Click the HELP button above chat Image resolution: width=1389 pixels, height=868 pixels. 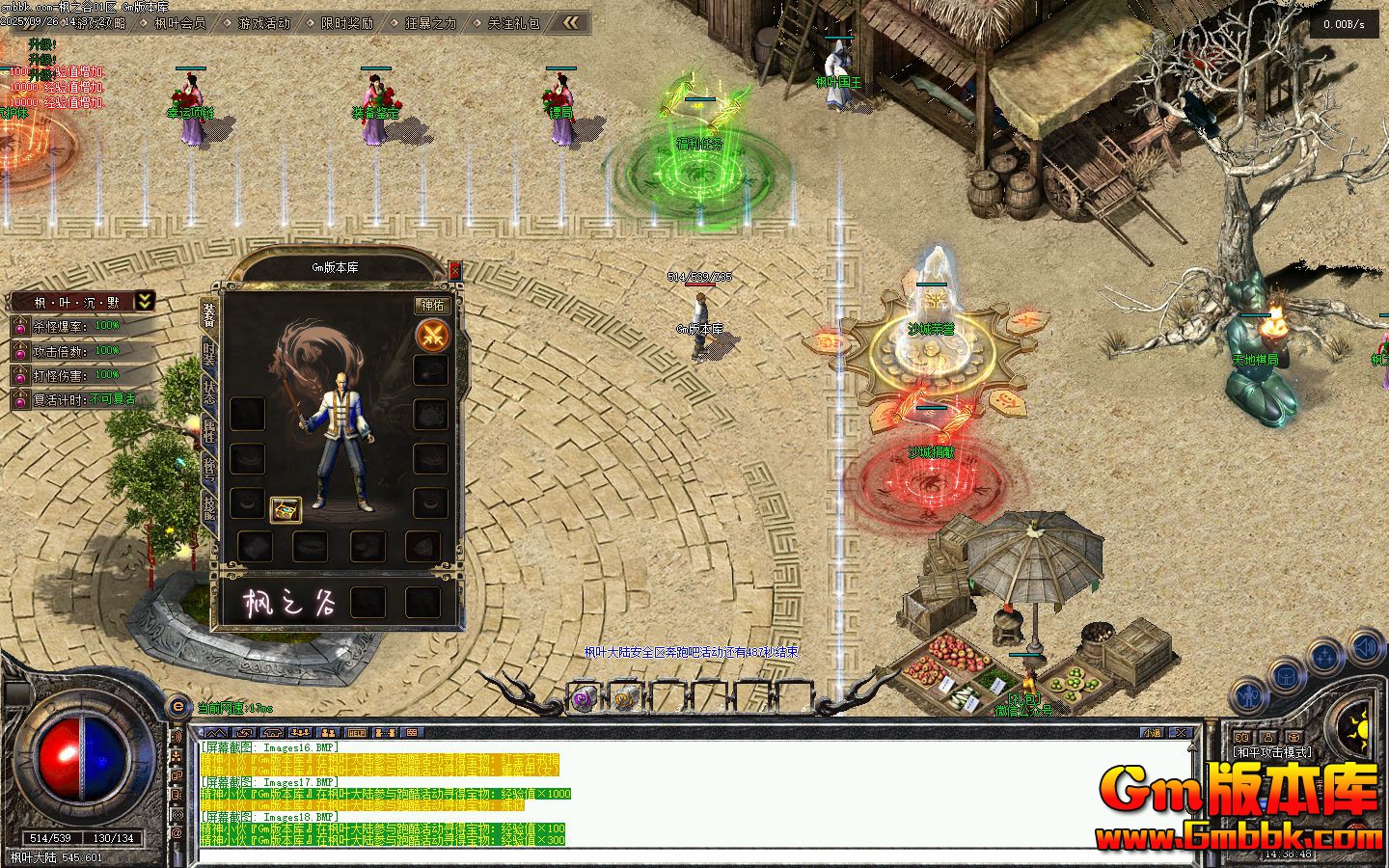coord(357,733)
